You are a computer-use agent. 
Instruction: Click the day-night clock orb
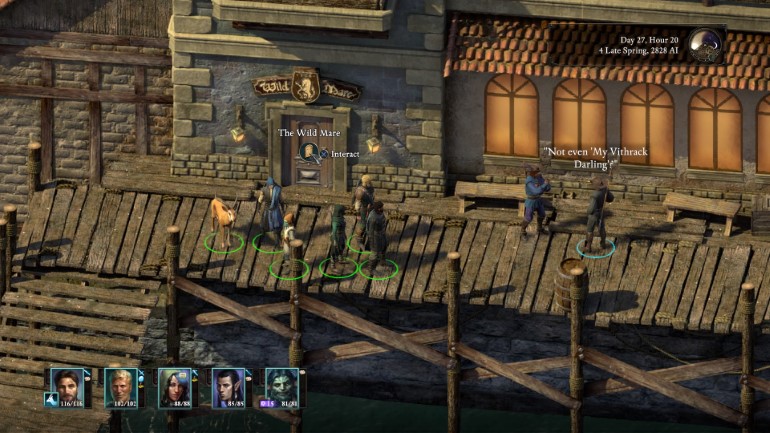(x=703, y=45)
